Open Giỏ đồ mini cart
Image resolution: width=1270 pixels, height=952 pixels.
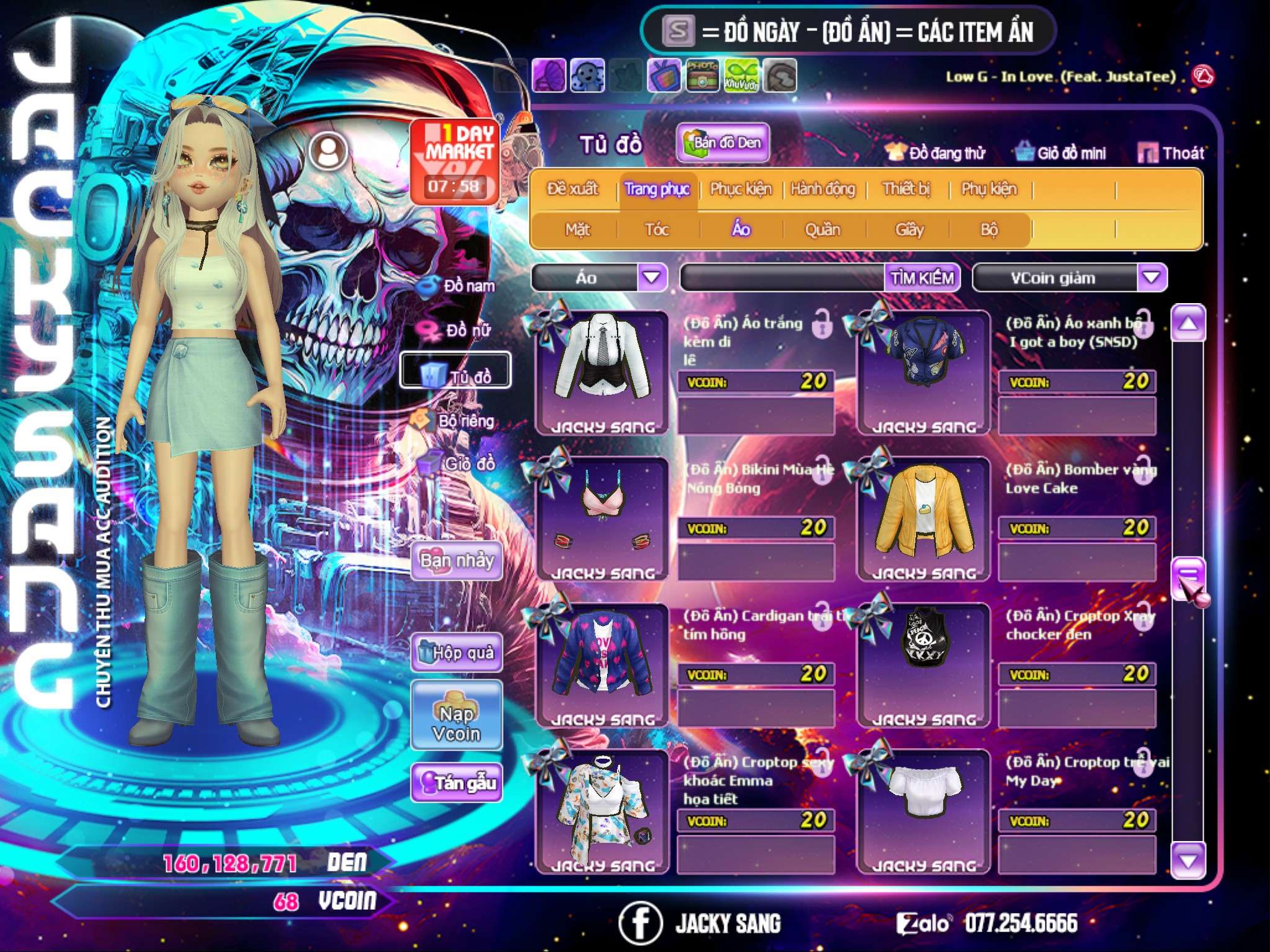(1061, 153)
